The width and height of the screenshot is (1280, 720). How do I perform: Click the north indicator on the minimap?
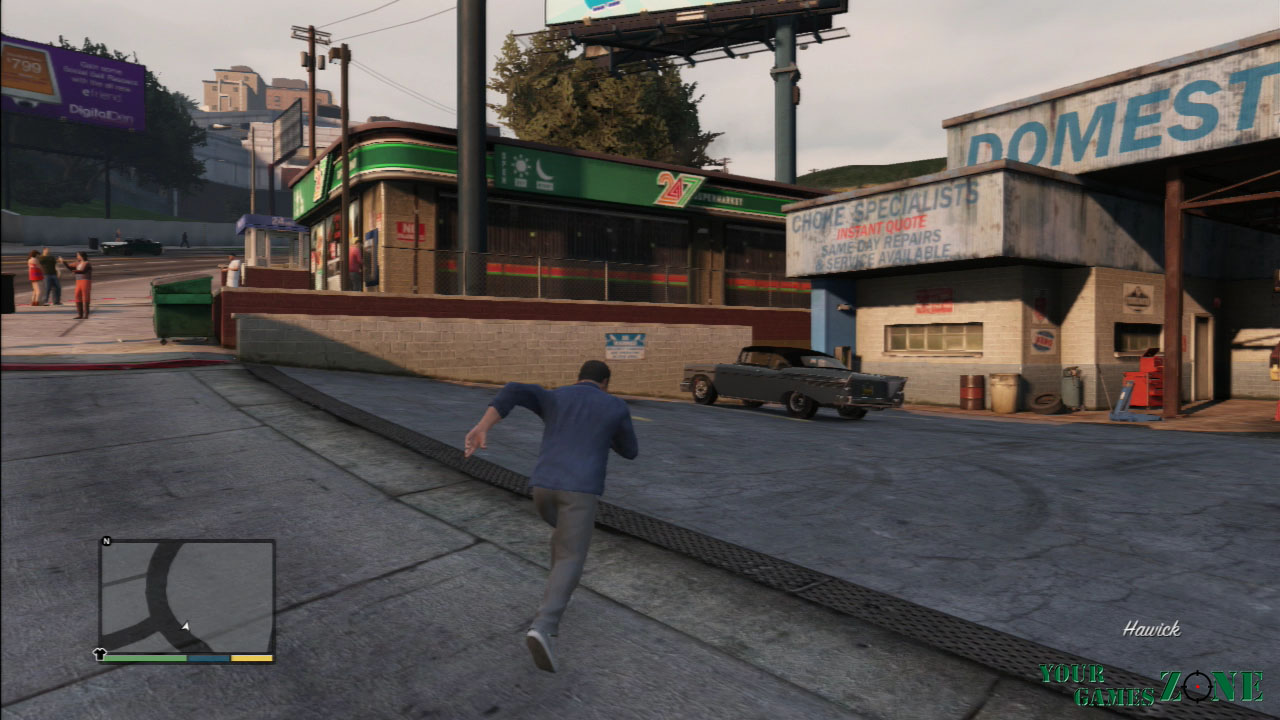click(106, 541)
